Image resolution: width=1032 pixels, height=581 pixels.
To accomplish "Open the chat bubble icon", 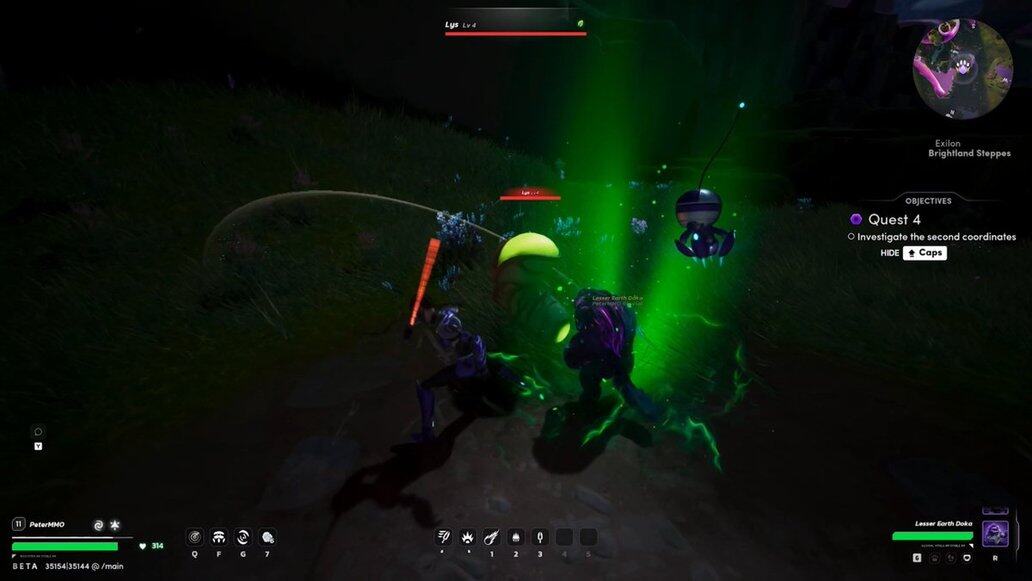I will (x=38, y=432).
